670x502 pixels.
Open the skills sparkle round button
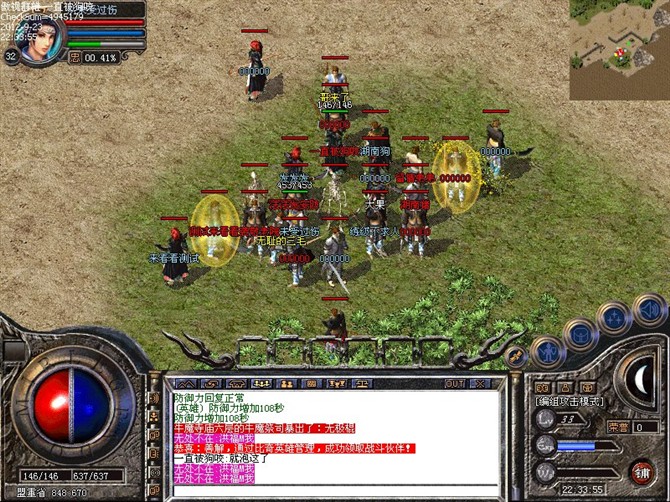pos(613,316)
